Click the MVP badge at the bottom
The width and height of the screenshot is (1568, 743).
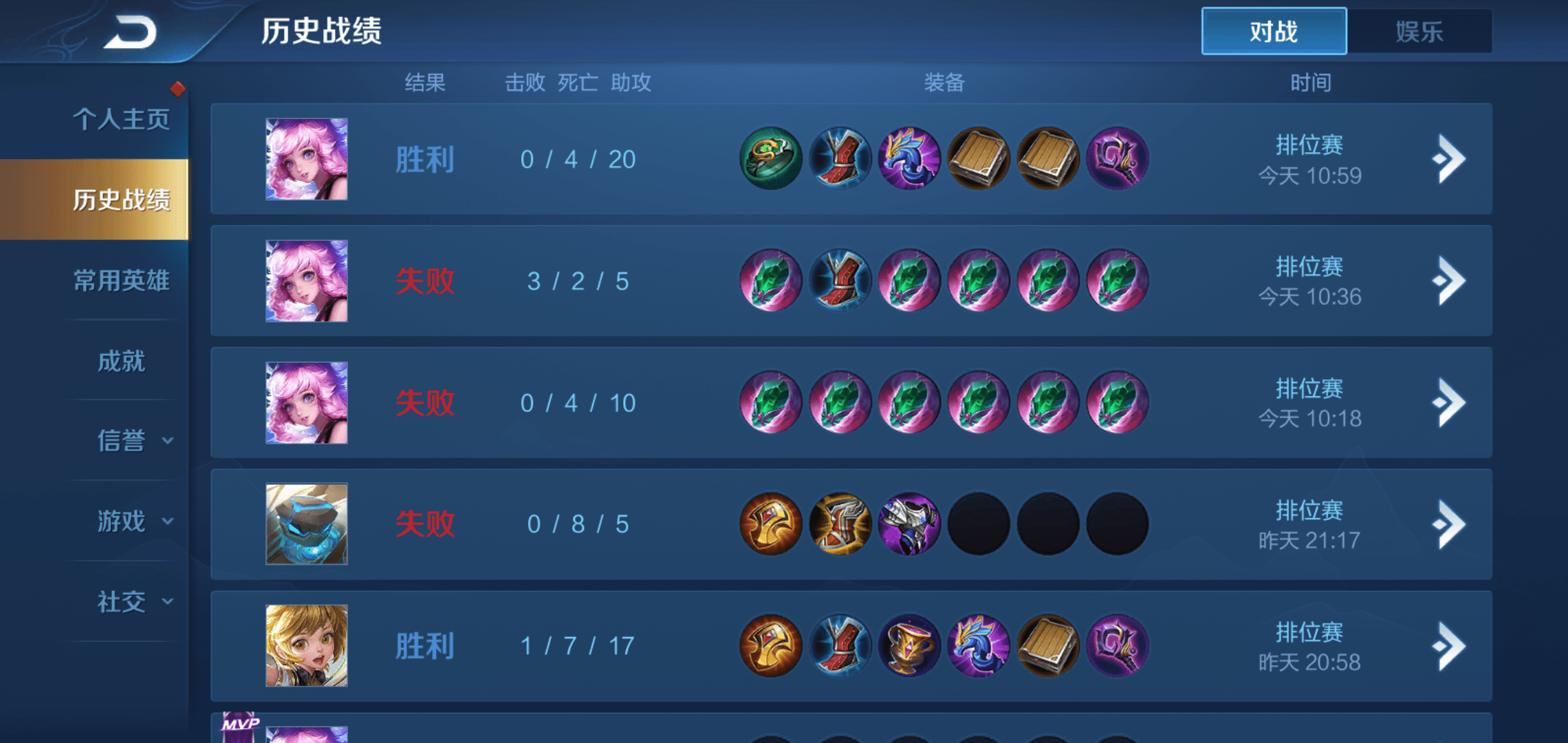pos(239,724)
